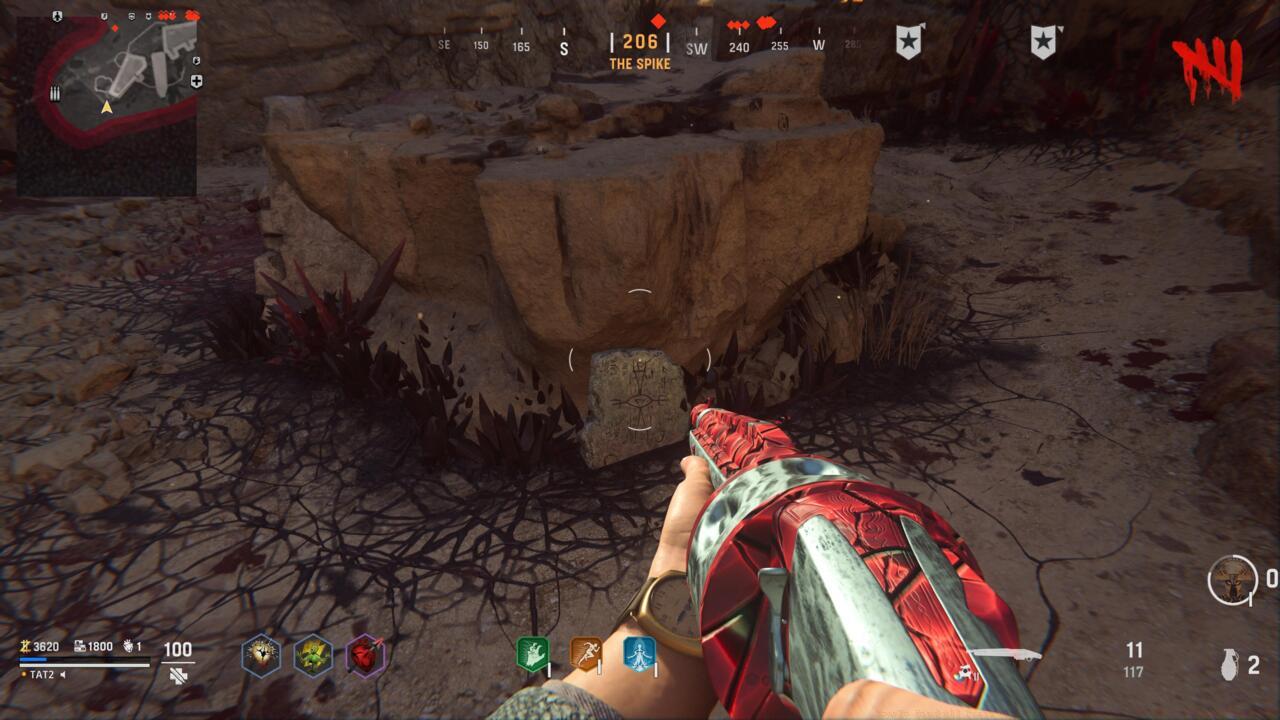The image size is (1280, 720).
Task: Select the TAT2 player name label
Action: point(41,675)
